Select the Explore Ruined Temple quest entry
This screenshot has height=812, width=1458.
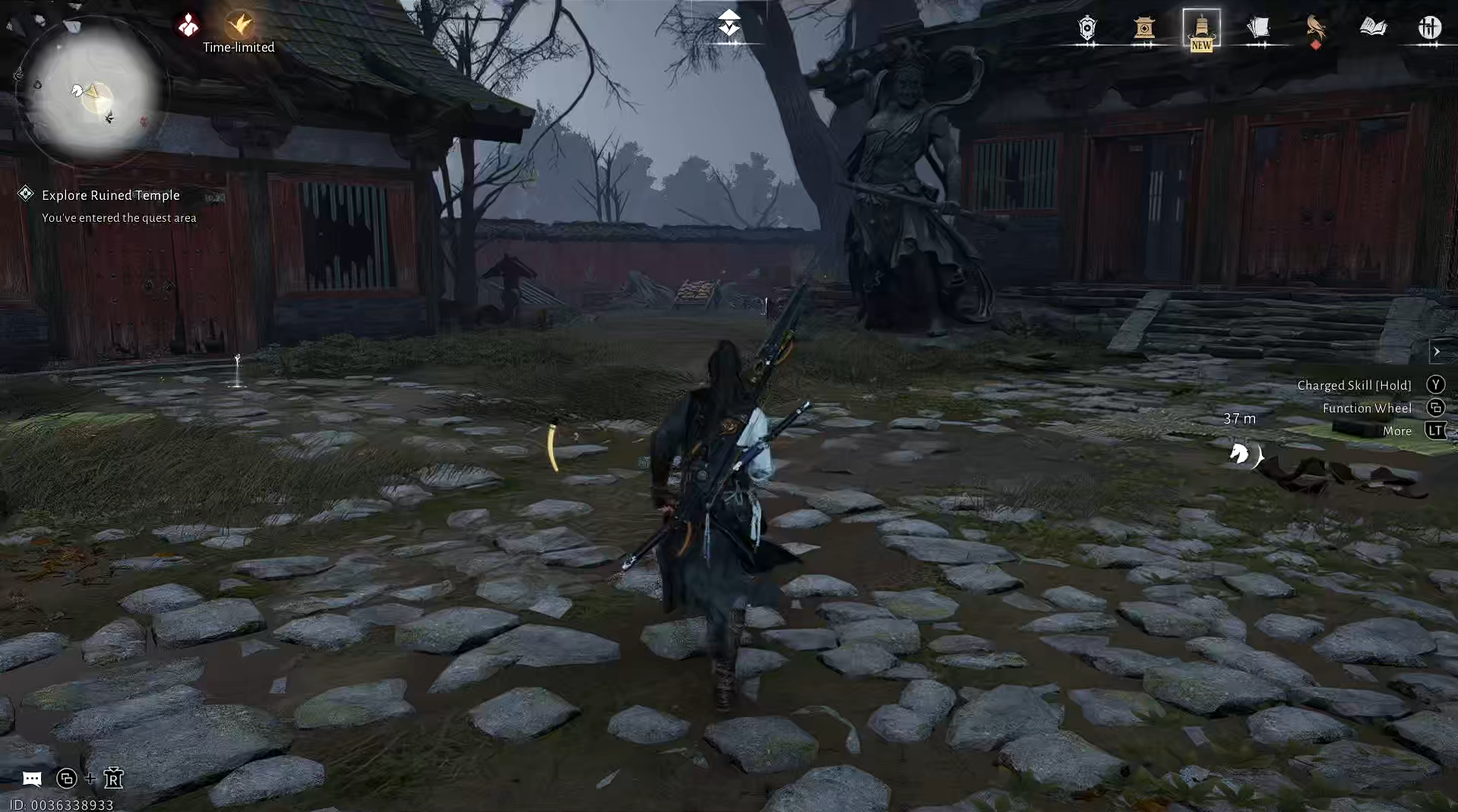110,195
